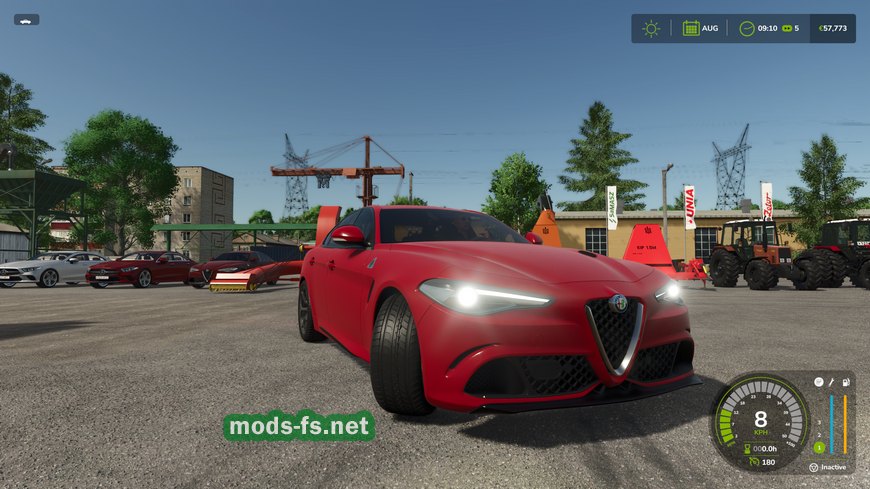Click the steering wheel Inactive indicator
Screen dimensions: 870x489
point(814,466)
